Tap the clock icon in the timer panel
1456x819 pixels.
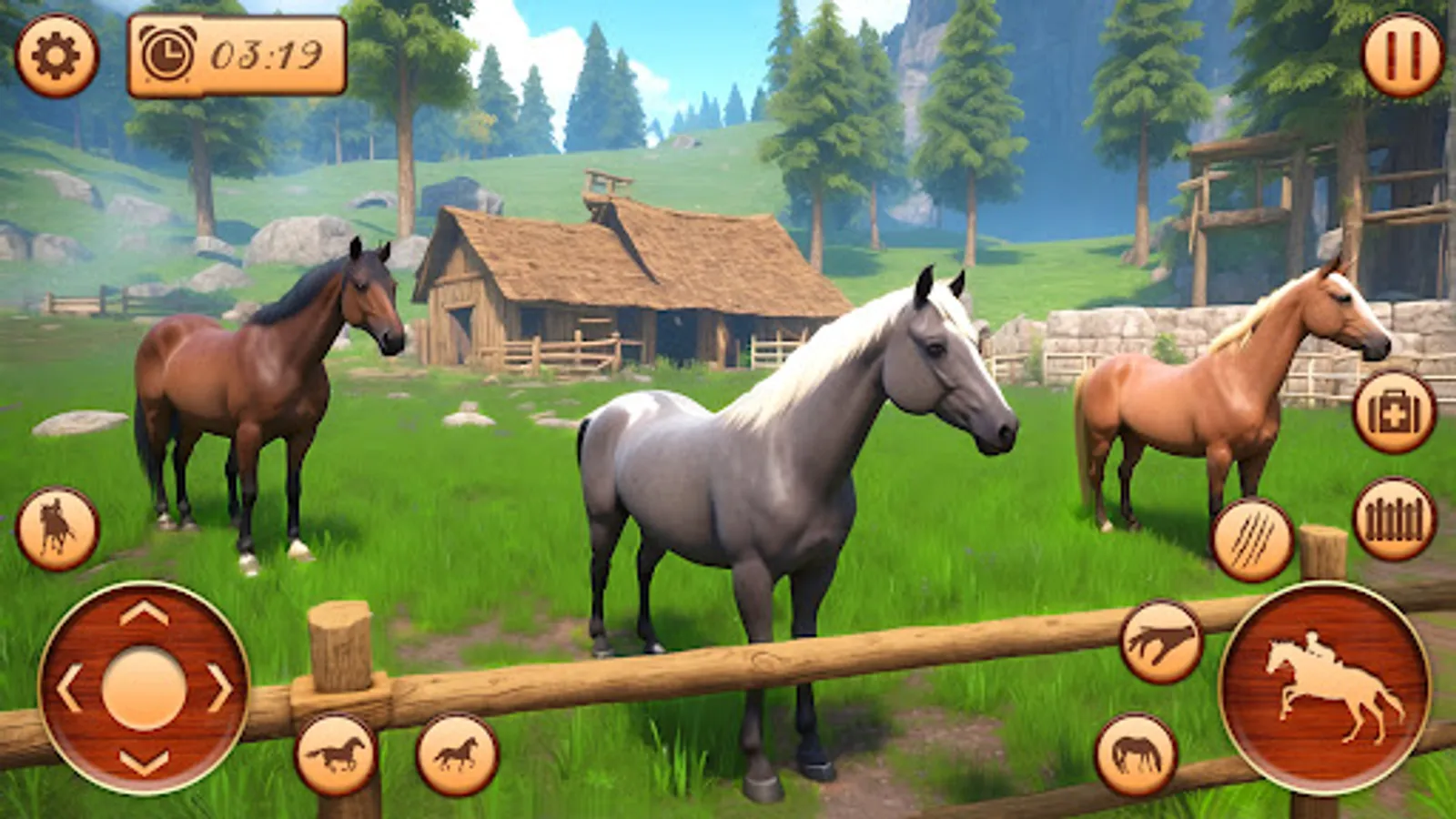coord(167,52)
